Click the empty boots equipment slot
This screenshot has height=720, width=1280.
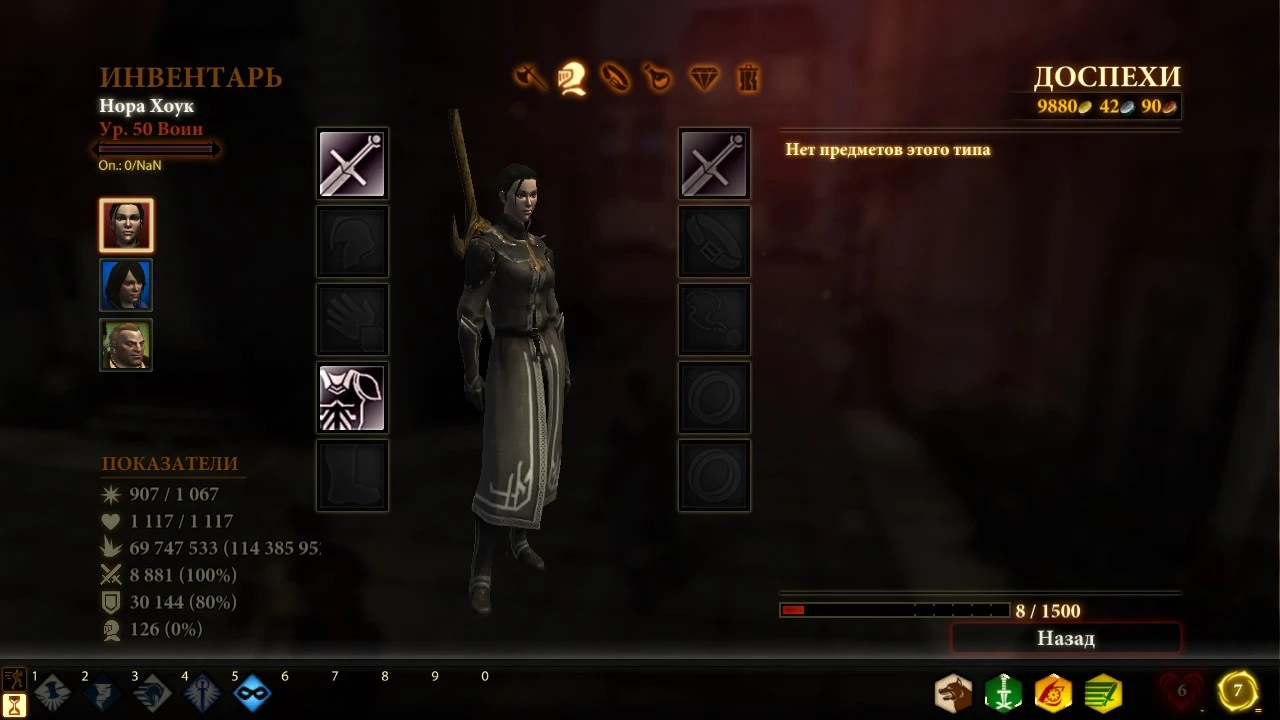click(x=352, y=475)
